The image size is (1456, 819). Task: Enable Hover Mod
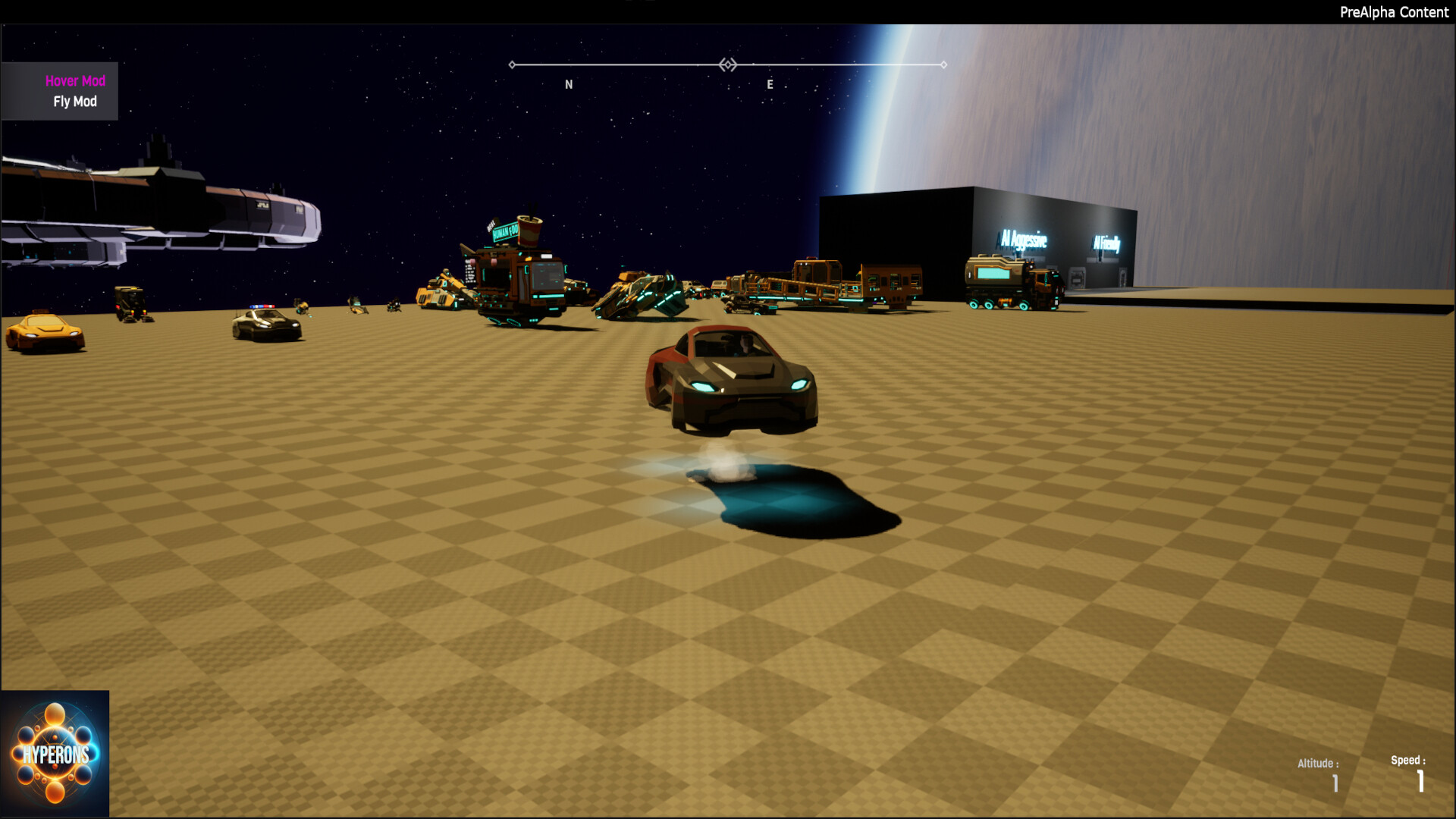[x=76, y=80]
